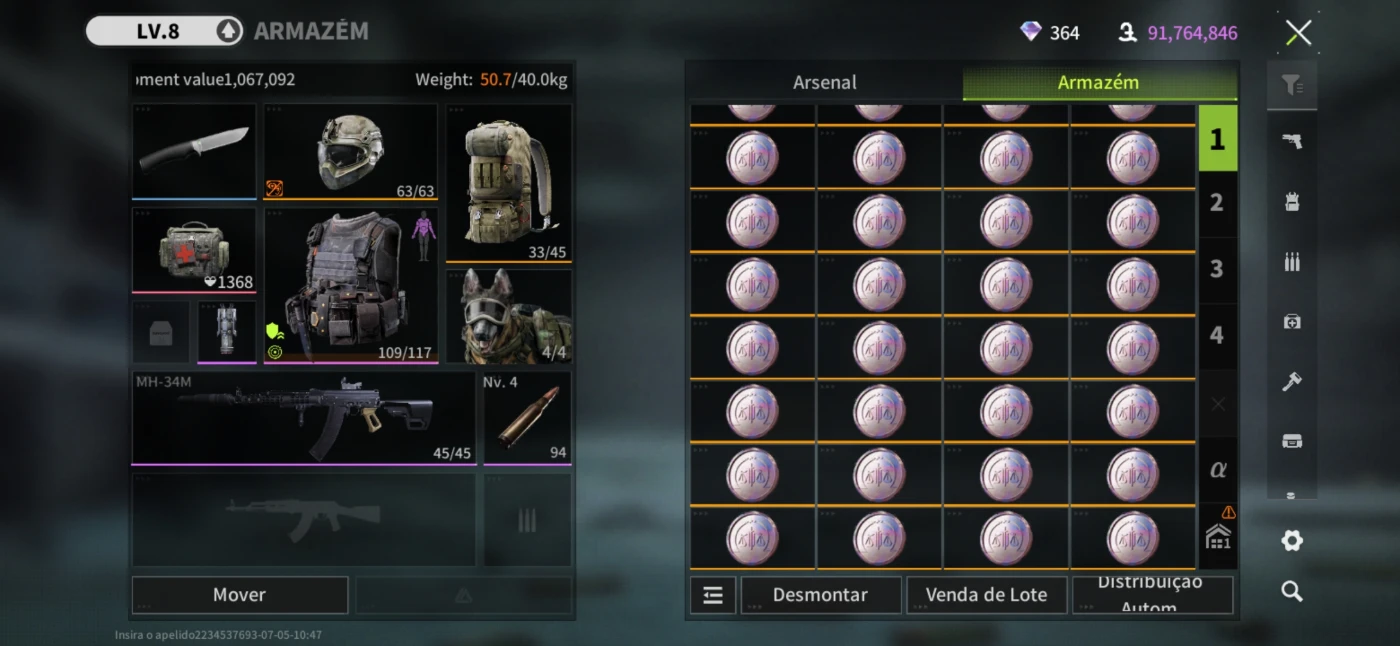
Task: Filter storage by the pistol weapon icon
Action: point(1292,142)
